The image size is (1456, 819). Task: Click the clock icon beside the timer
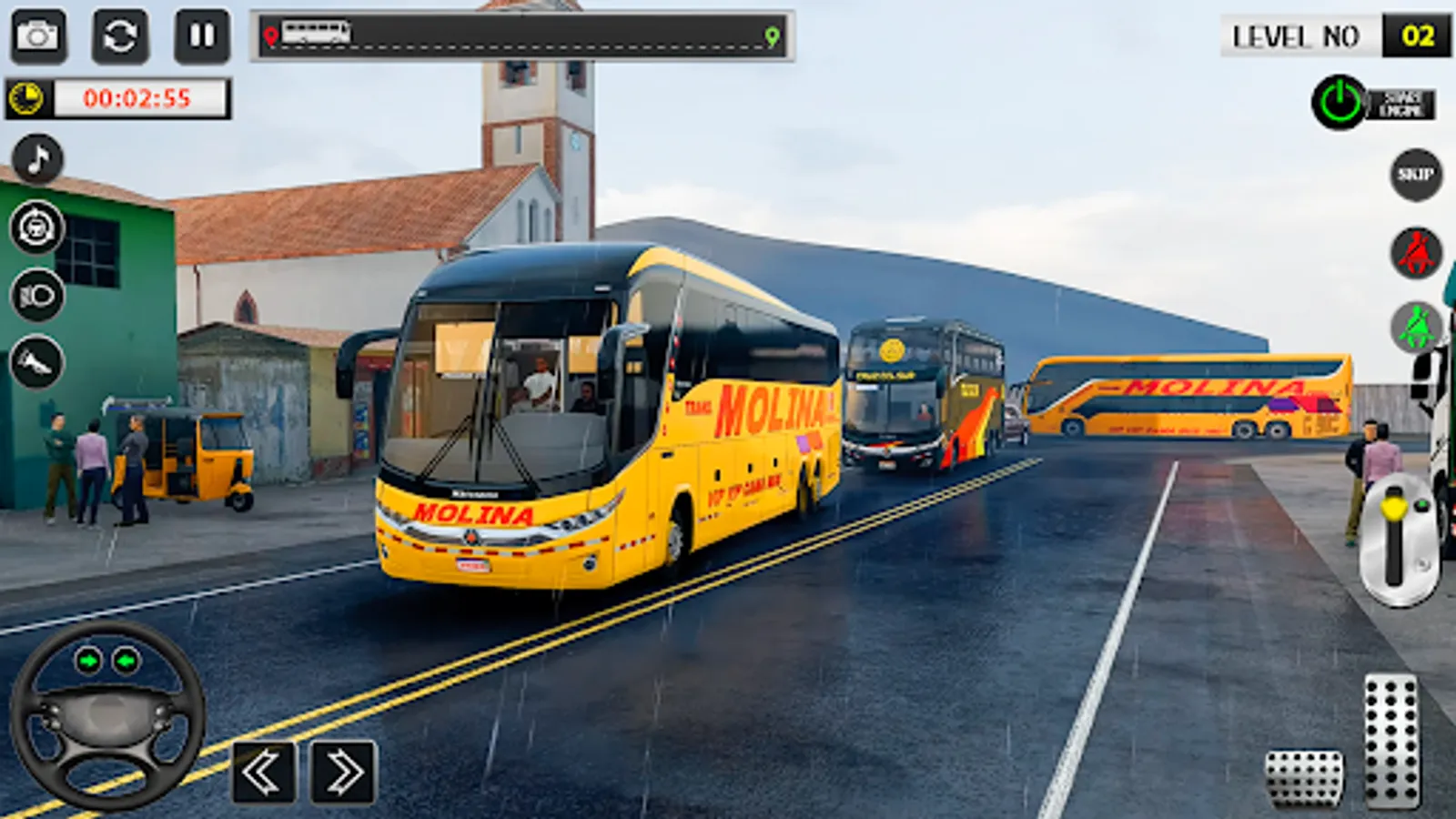27,96
